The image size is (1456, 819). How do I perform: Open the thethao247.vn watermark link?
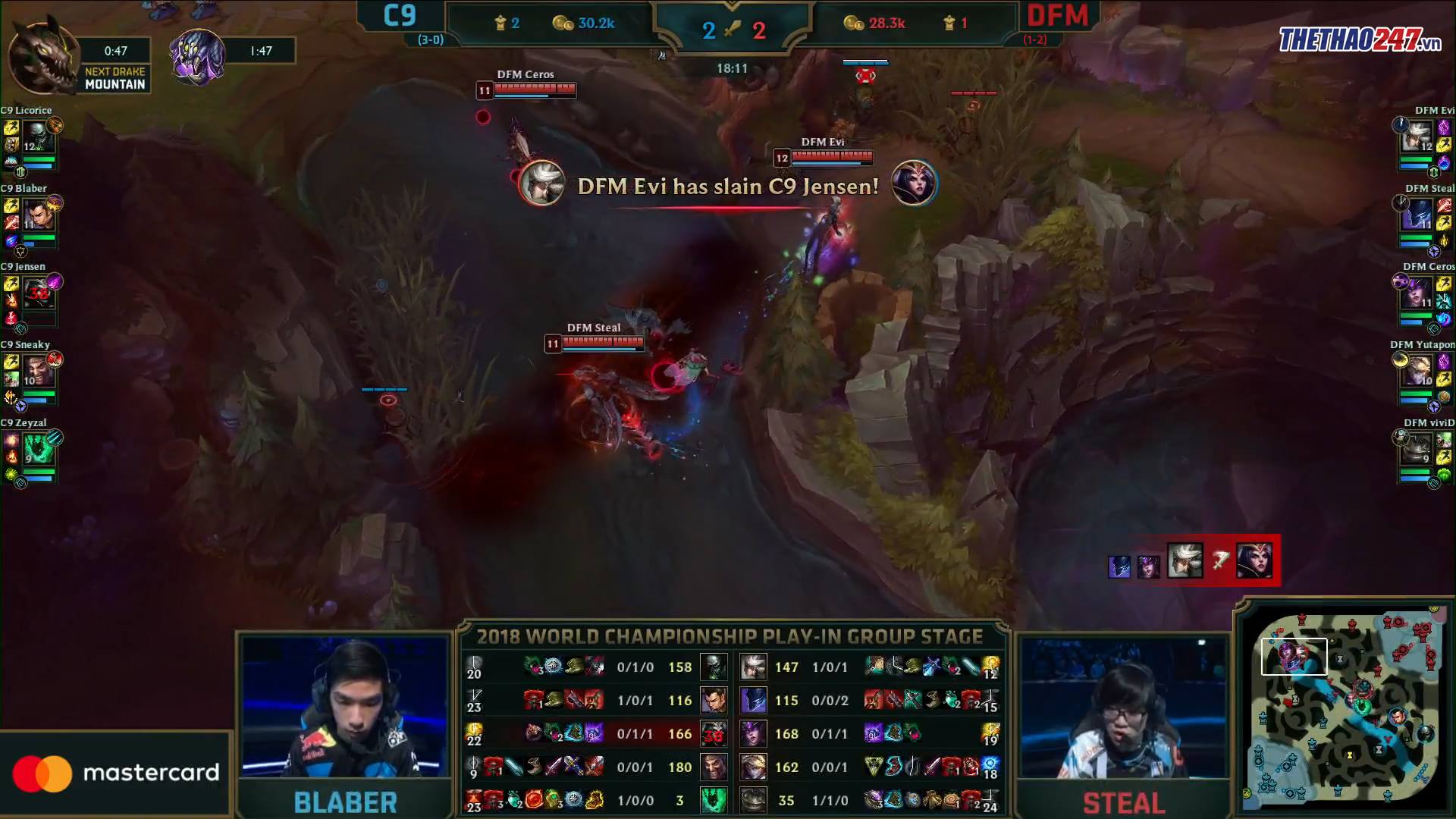(1360, 39)
